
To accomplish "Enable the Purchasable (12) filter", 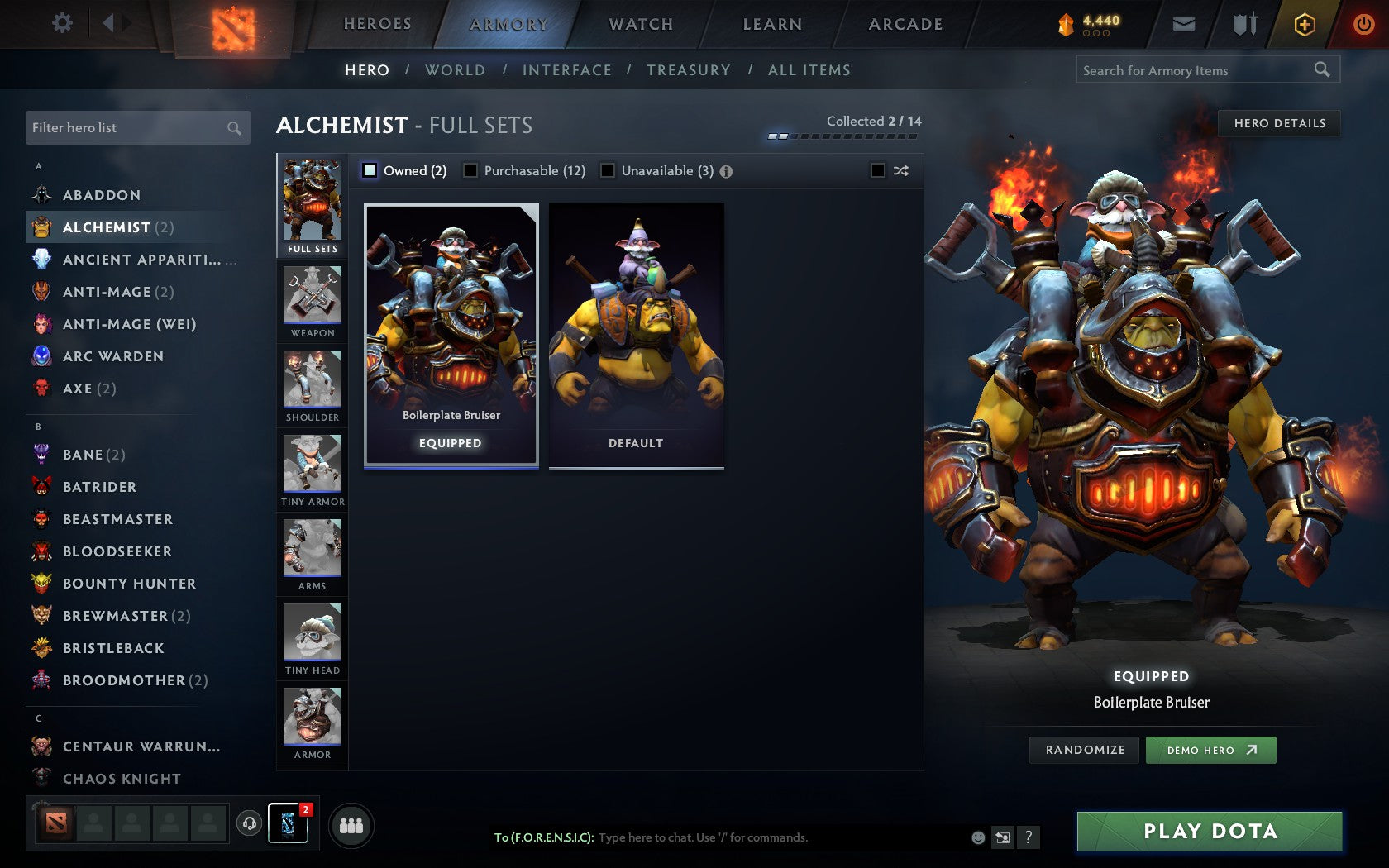I will (x=471, y=171).
